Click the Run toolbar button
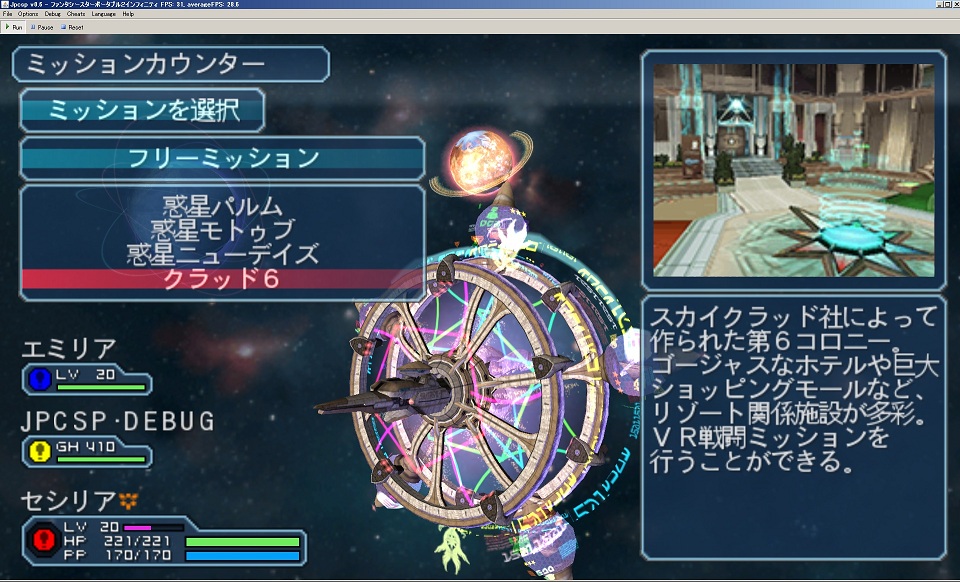Screen dimensions: 960x582 pos(15,27)
